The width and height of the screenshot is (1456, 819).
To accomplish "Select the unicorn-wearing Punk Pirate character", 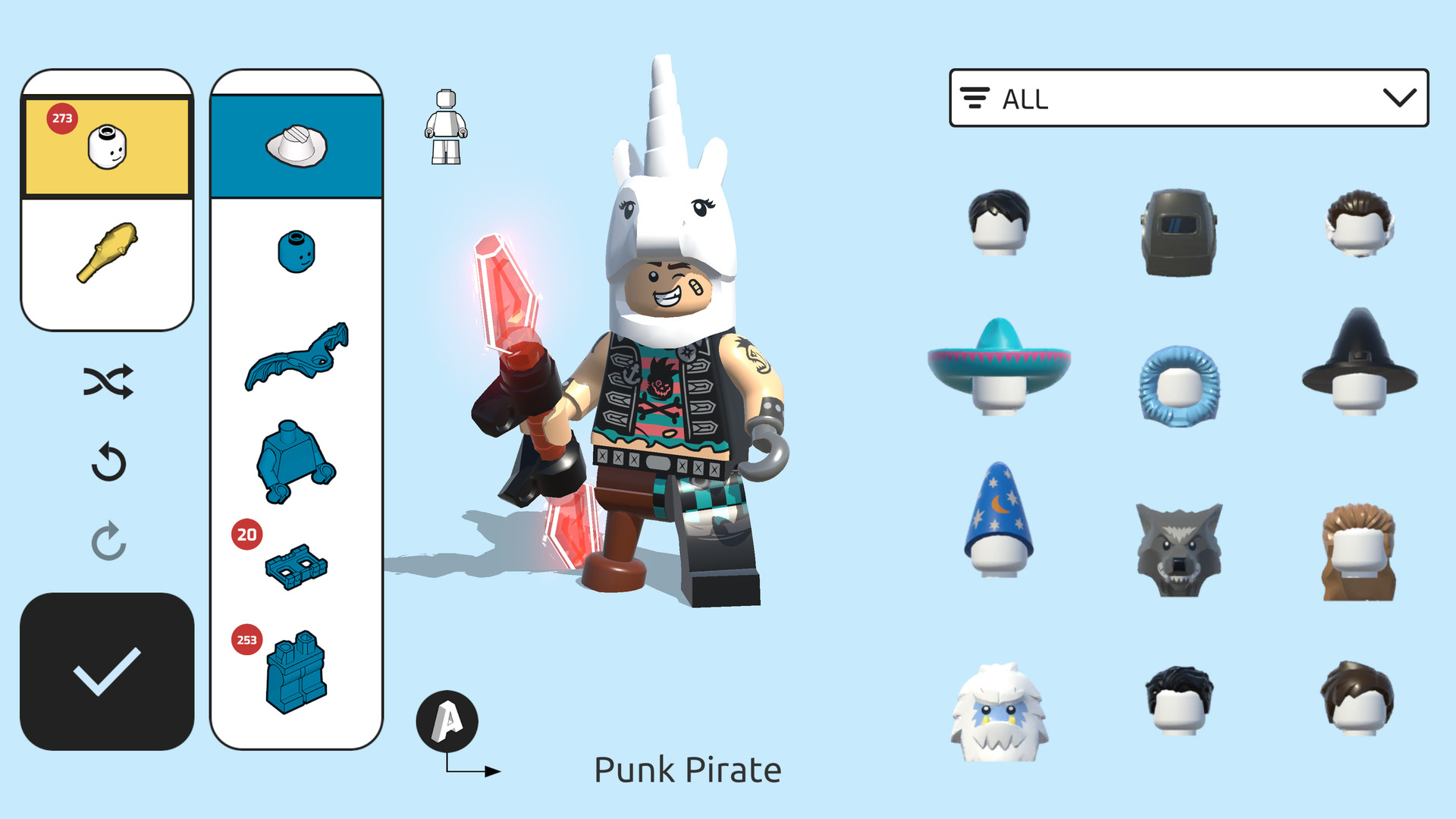I will tap(667, 379).
